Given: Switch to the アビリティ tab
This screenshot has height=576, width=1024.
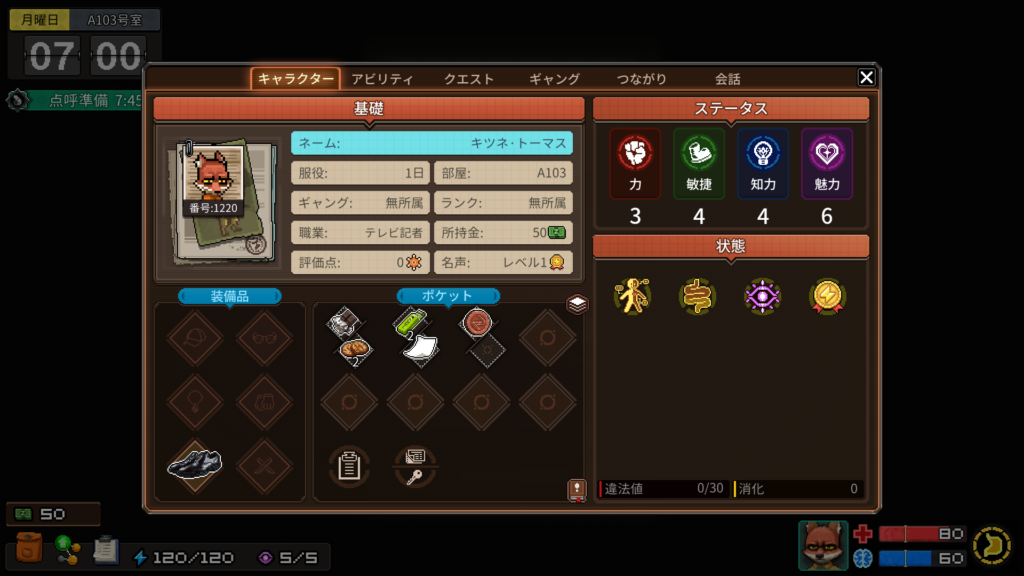Looking at the screenshot, I should pyautogui.click(x=382, y=79).
